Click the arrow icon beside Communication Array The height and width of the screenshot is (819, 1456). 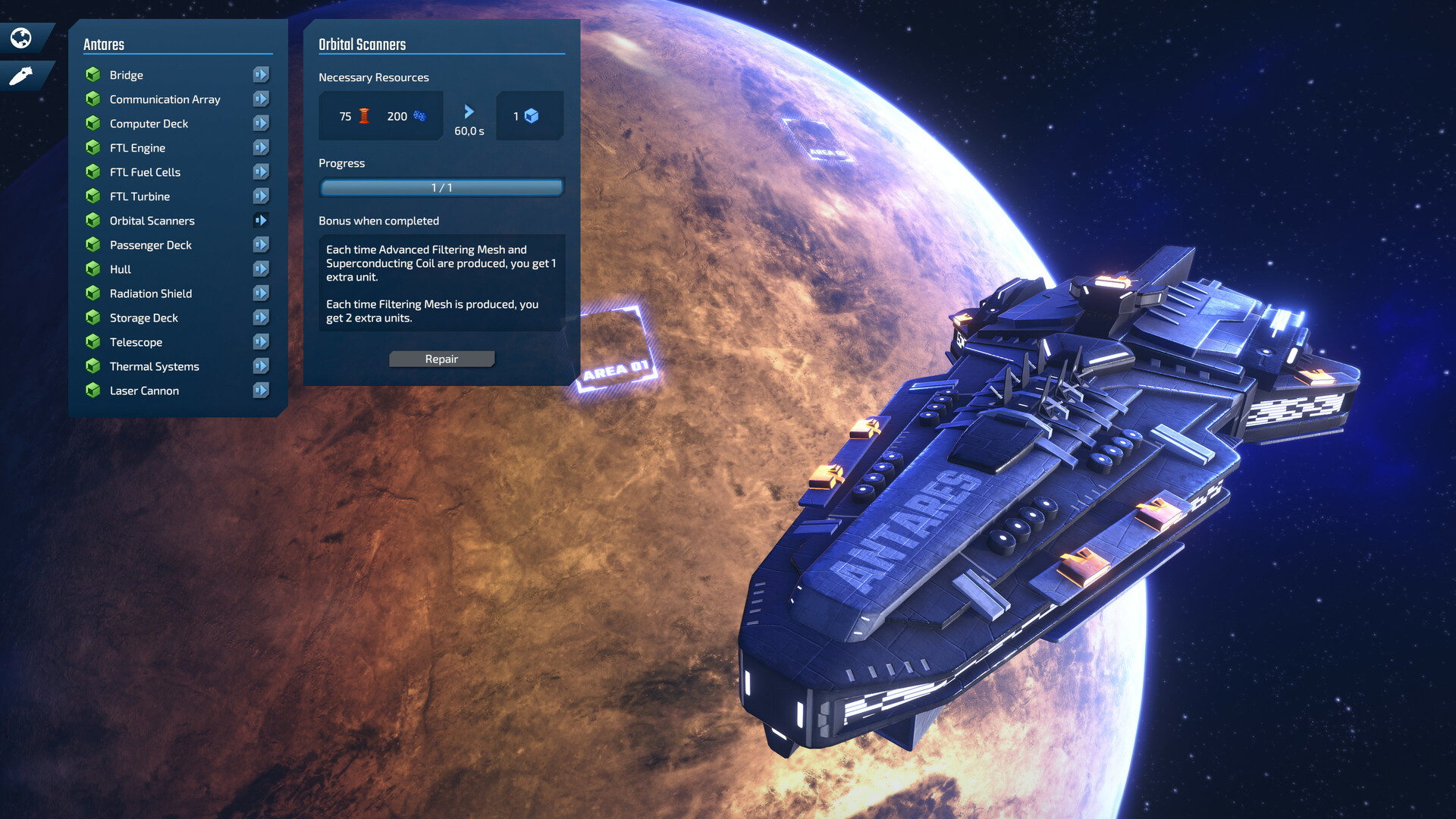tap(261, 99)
